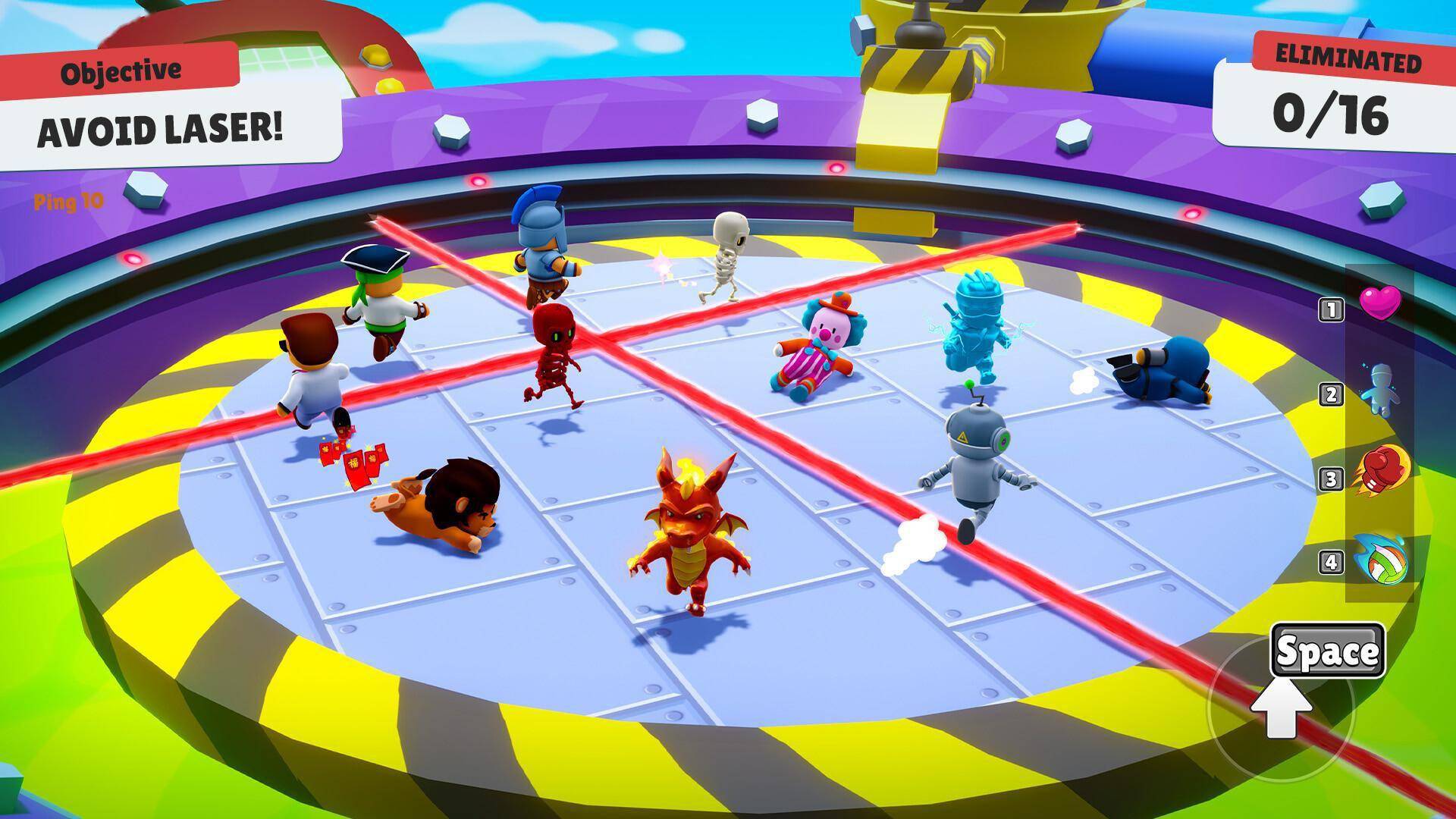This screenshot has width=1456, height=819.
Task: Tap the jump arrow button
Action: coord(1282,711)
